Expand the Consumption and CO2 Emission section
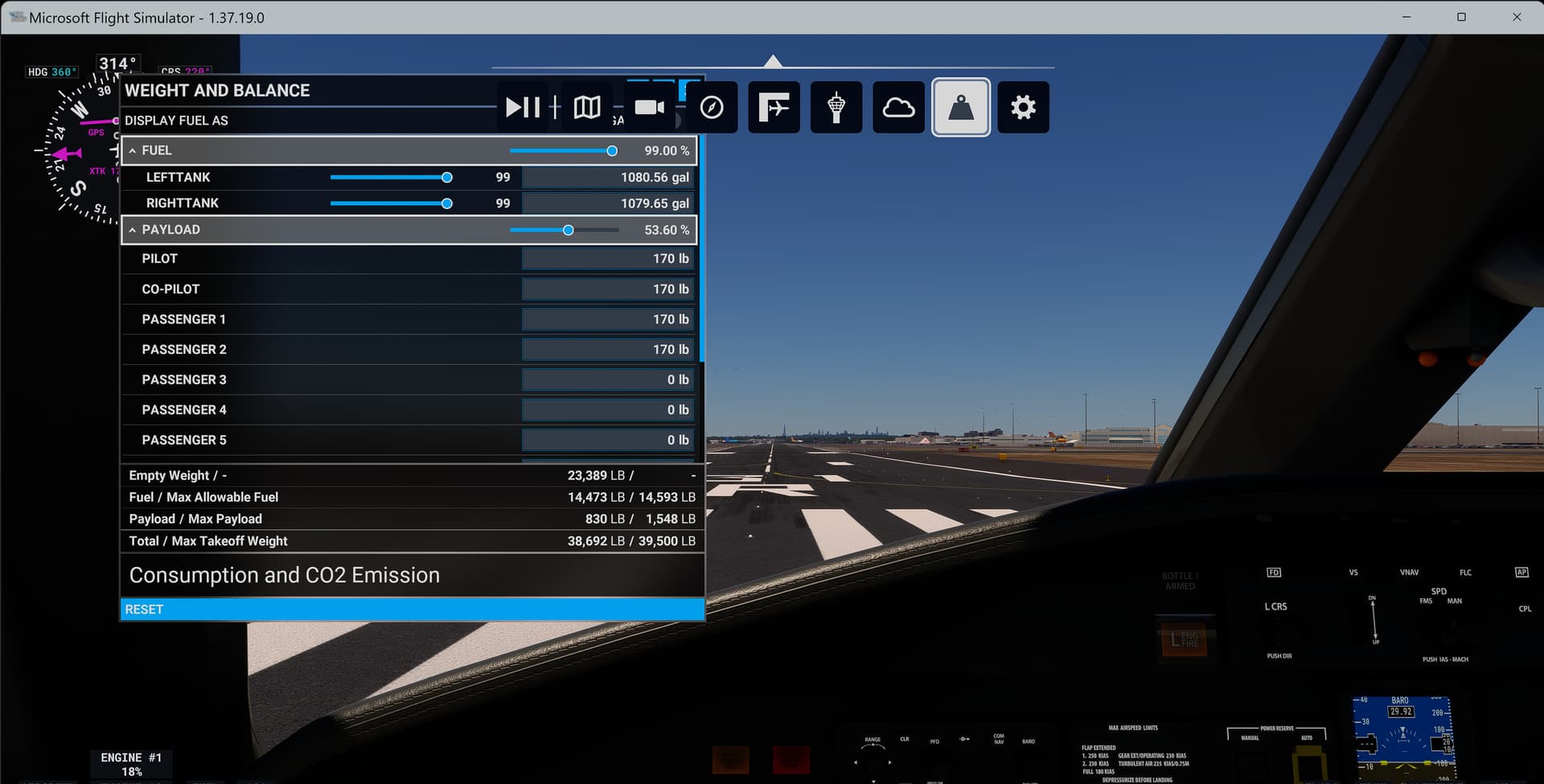The width and height of the screenshot is (1544, 784). (285, 575)
